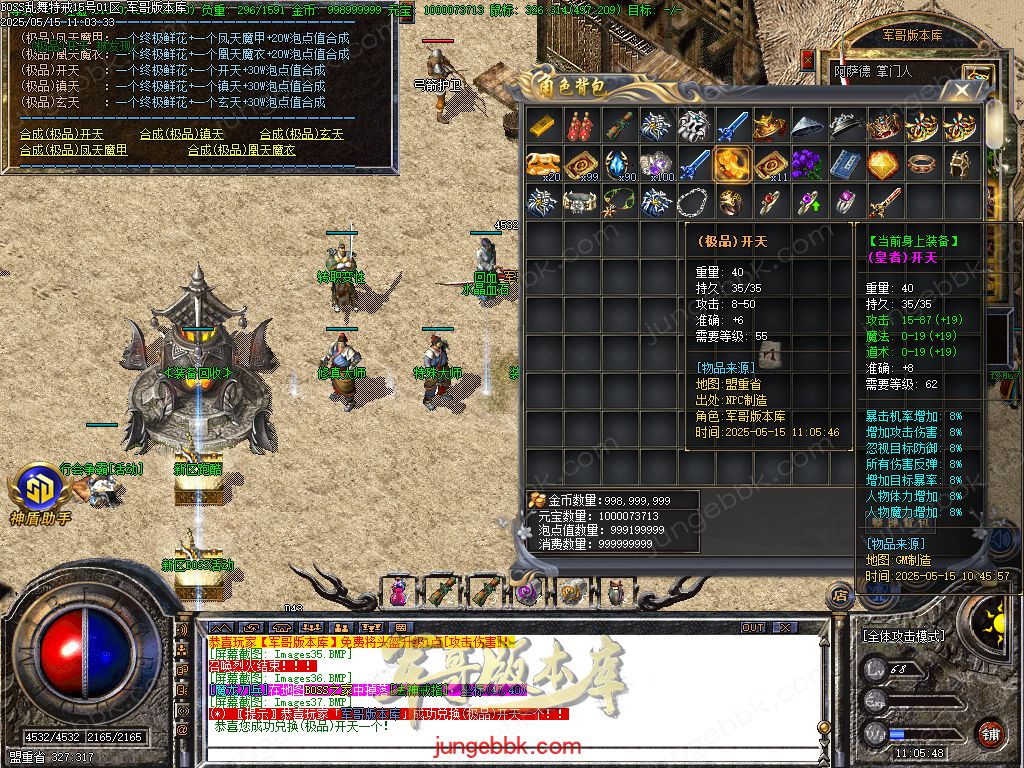Open the 合成(极品)凤天魔甲 link
Image resolution: width=1024 pixels, height=768 pixels.
click(x=74, y=150)
